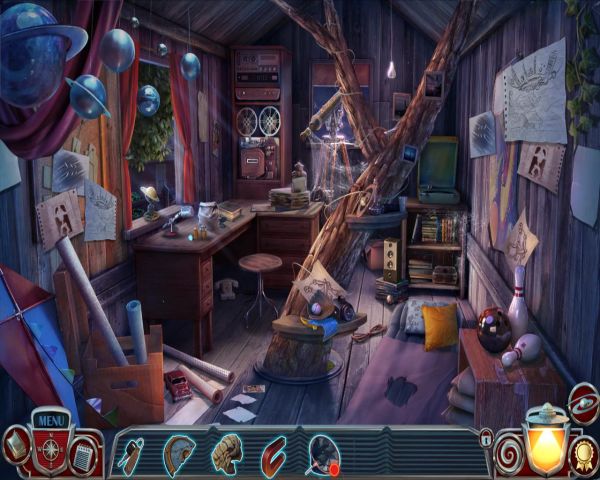Click the ringed planet collectible icon
This screenshot has width=600, height=480.
pyautogui.click(x=582, y=404)
